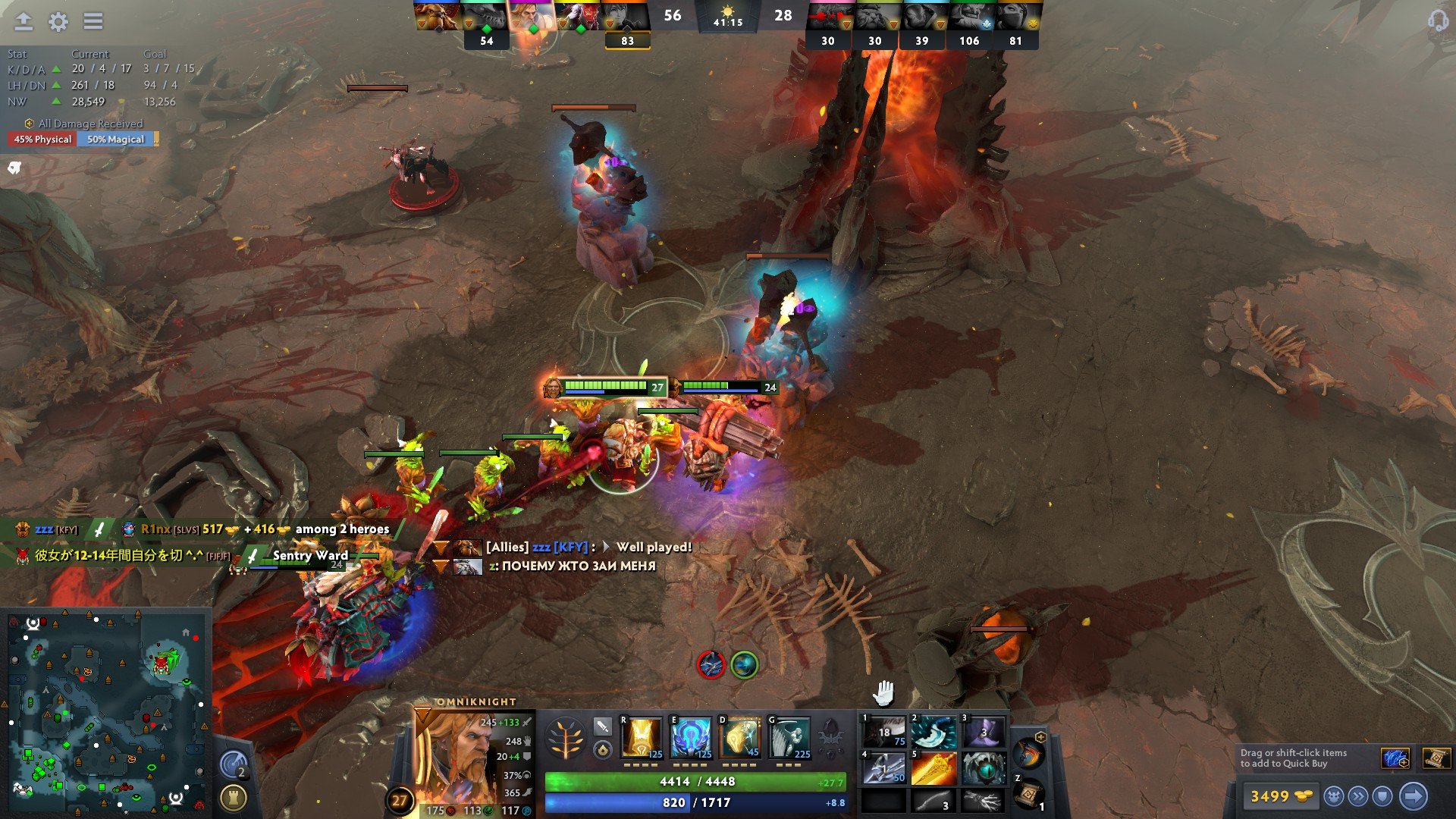Viewport: 1456px width, 819px height.
Task: Click the upload arrow dashboard button
Action: tap(24, 21)
